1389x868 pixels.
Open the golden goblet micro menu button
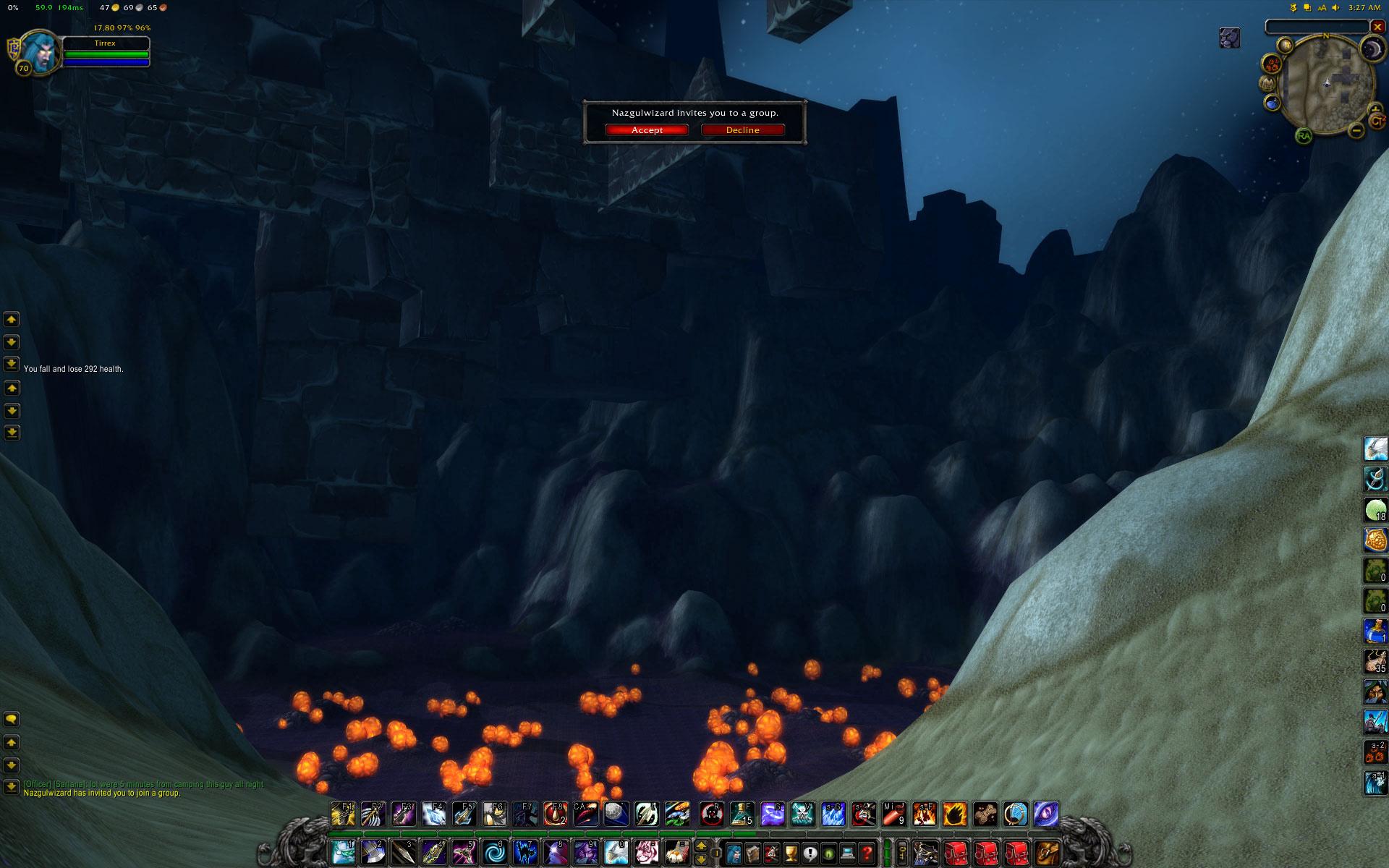791,853
